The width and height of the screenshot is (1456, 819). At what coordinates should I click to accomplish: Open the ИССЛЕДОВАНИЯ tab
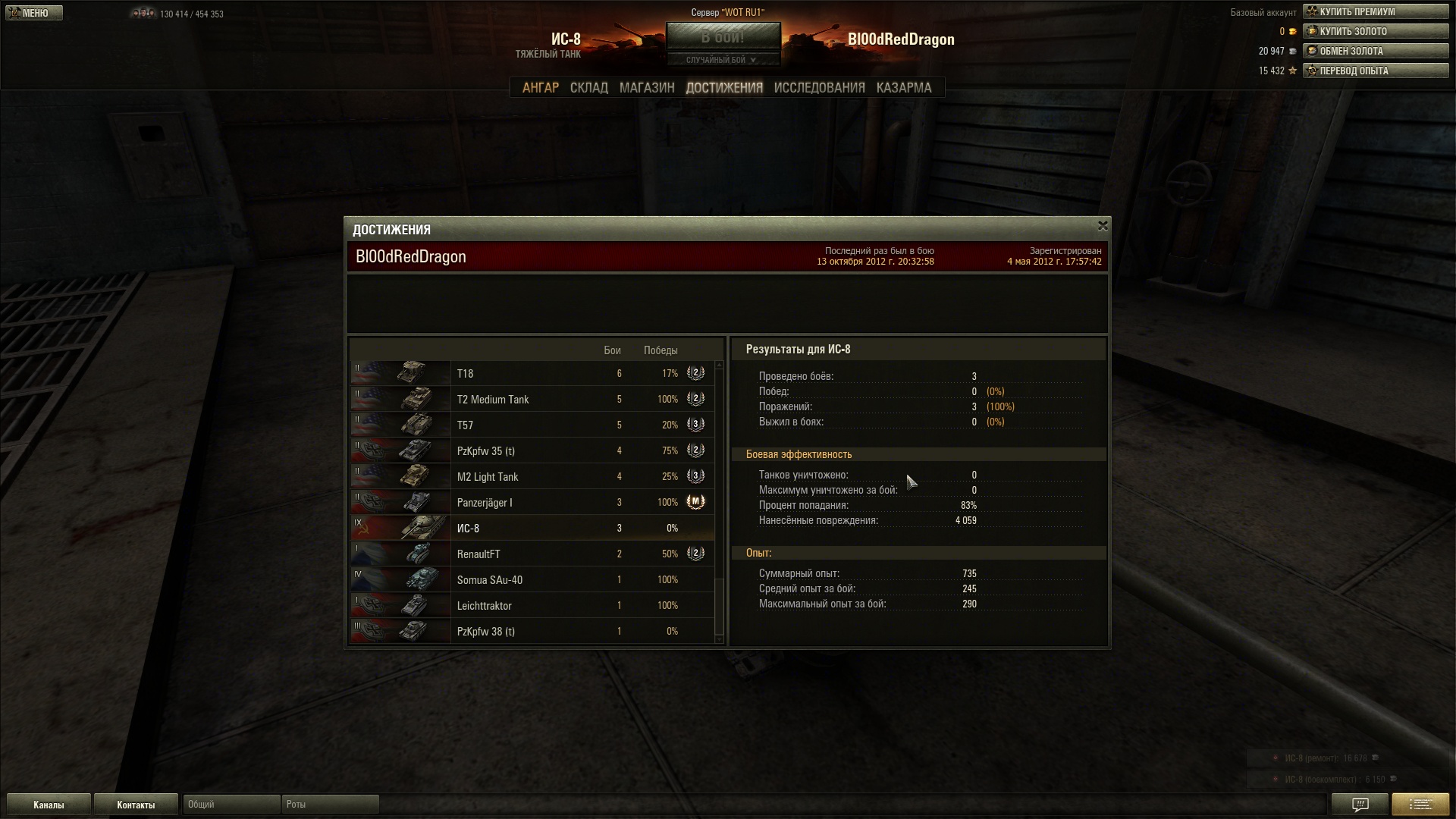click(819, 88)
